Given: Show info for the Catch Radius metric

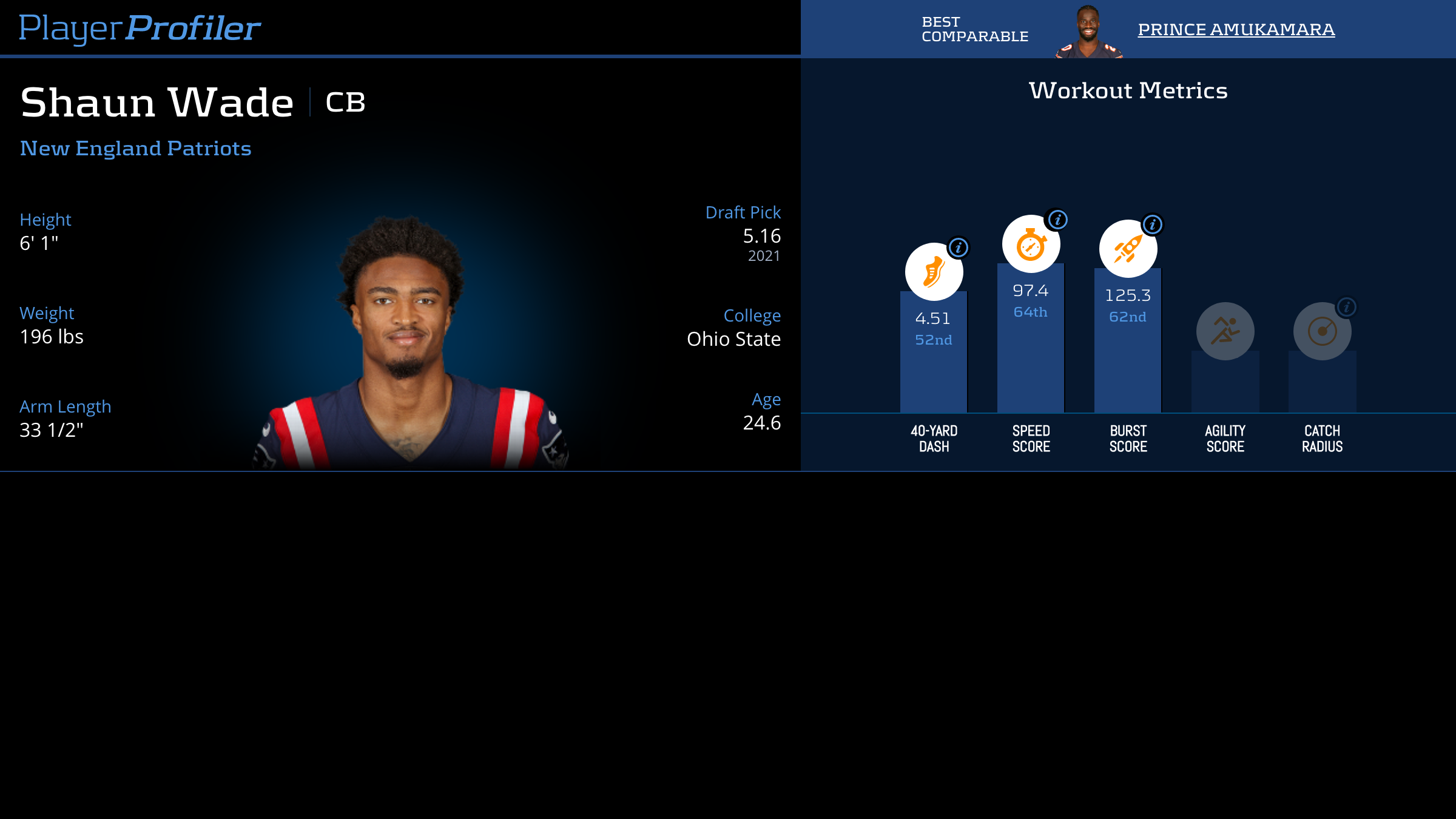Looking at the screenshot, I should pyautogui.click(x=1347, y=307).
